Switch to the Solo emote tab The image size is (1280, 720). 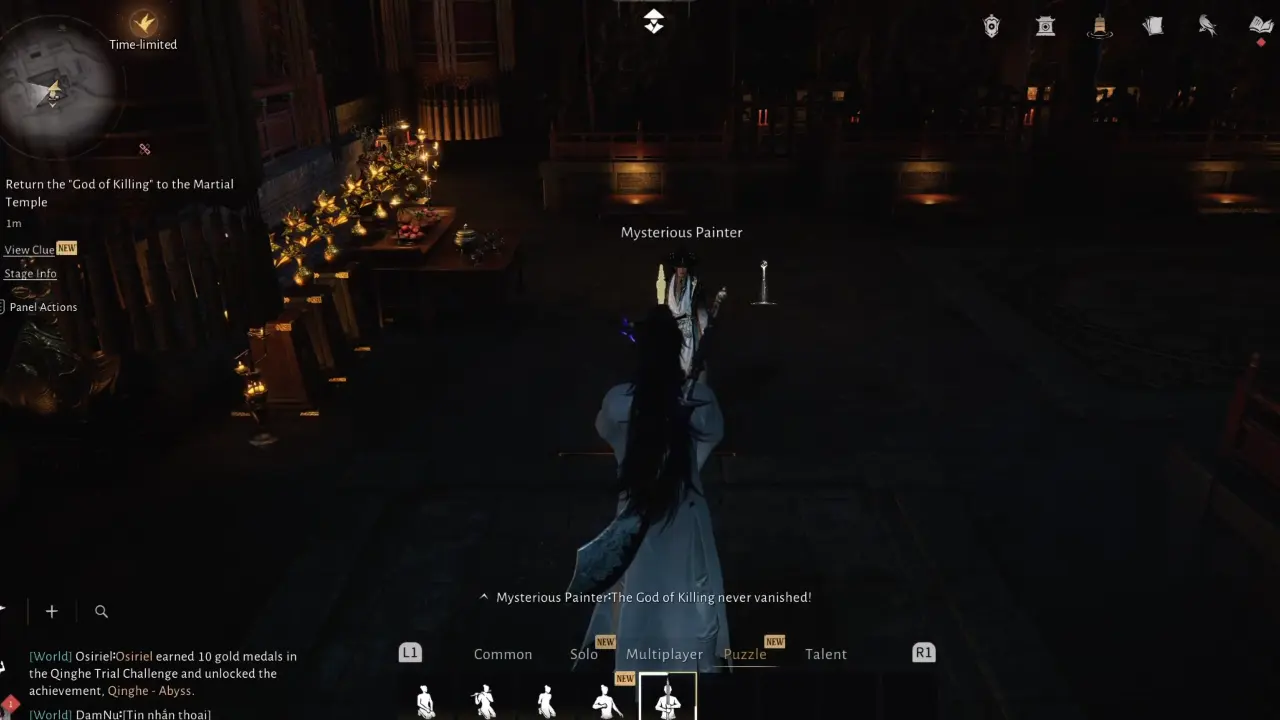584,654
